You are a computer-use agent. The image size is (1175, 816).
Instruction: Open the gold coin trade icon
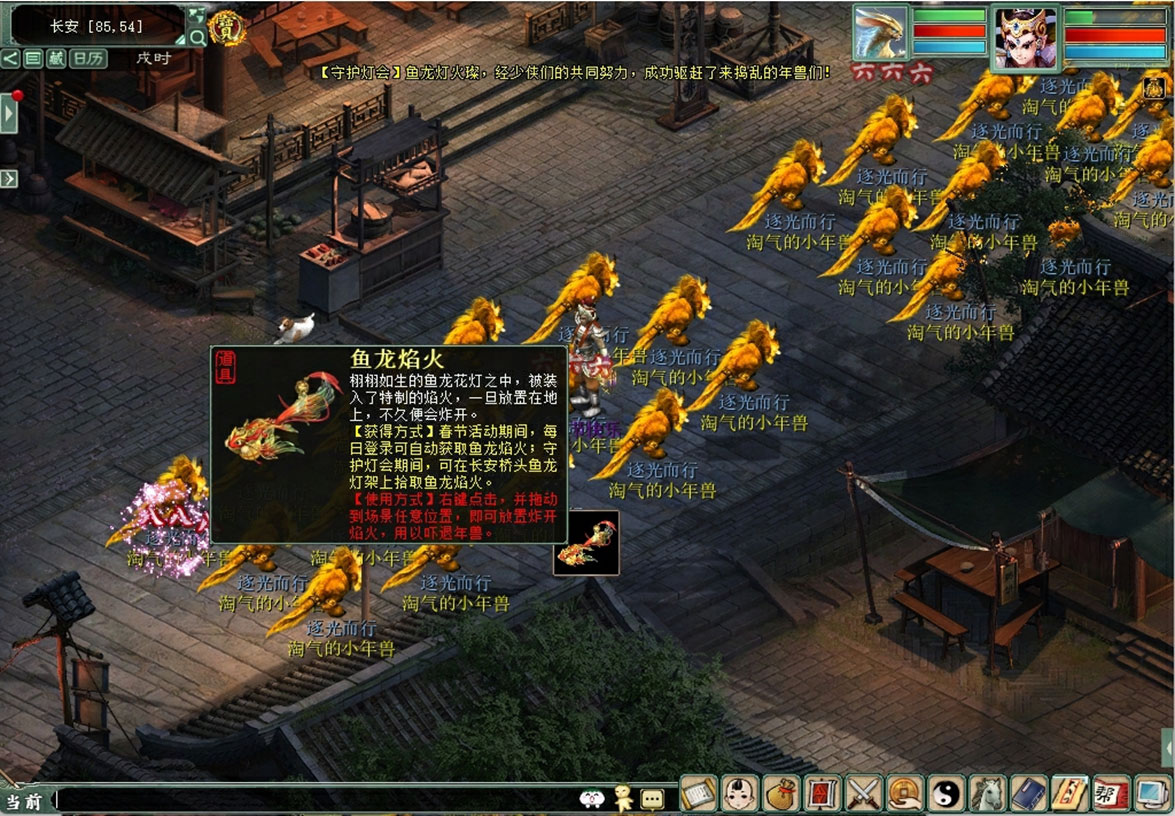coord(903,793)
